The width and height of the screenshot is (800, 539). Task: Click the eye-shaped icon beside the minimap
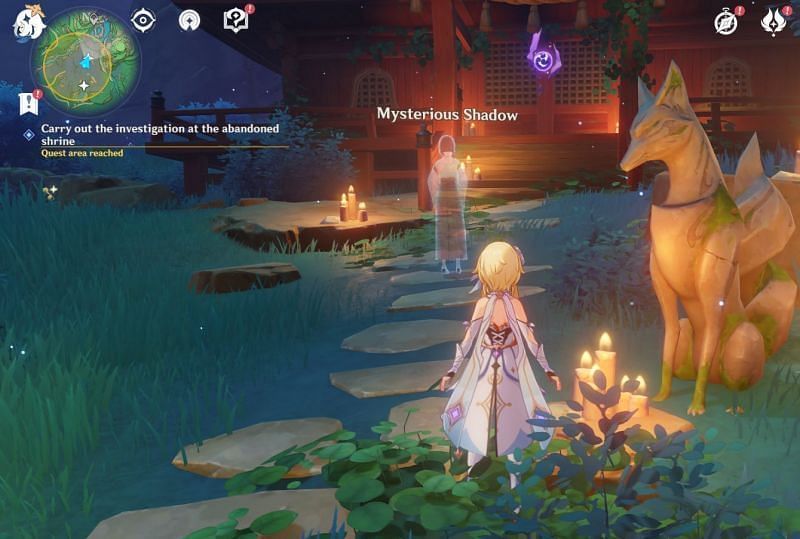pyautogui.click(x=143, y=20)
